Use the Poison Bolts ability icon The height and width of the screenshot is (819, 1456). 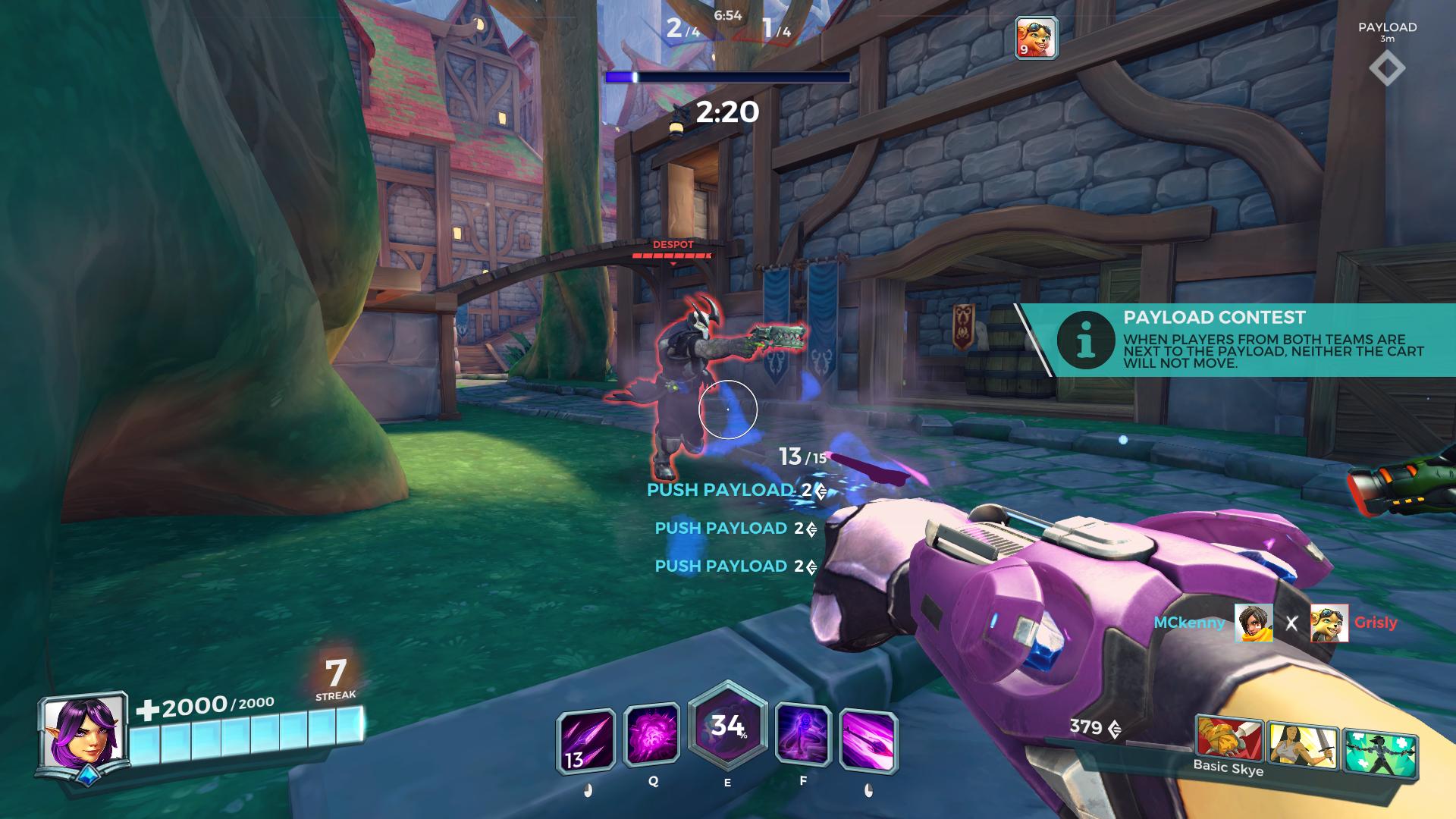pyautogui.click(x=868, y=741)
